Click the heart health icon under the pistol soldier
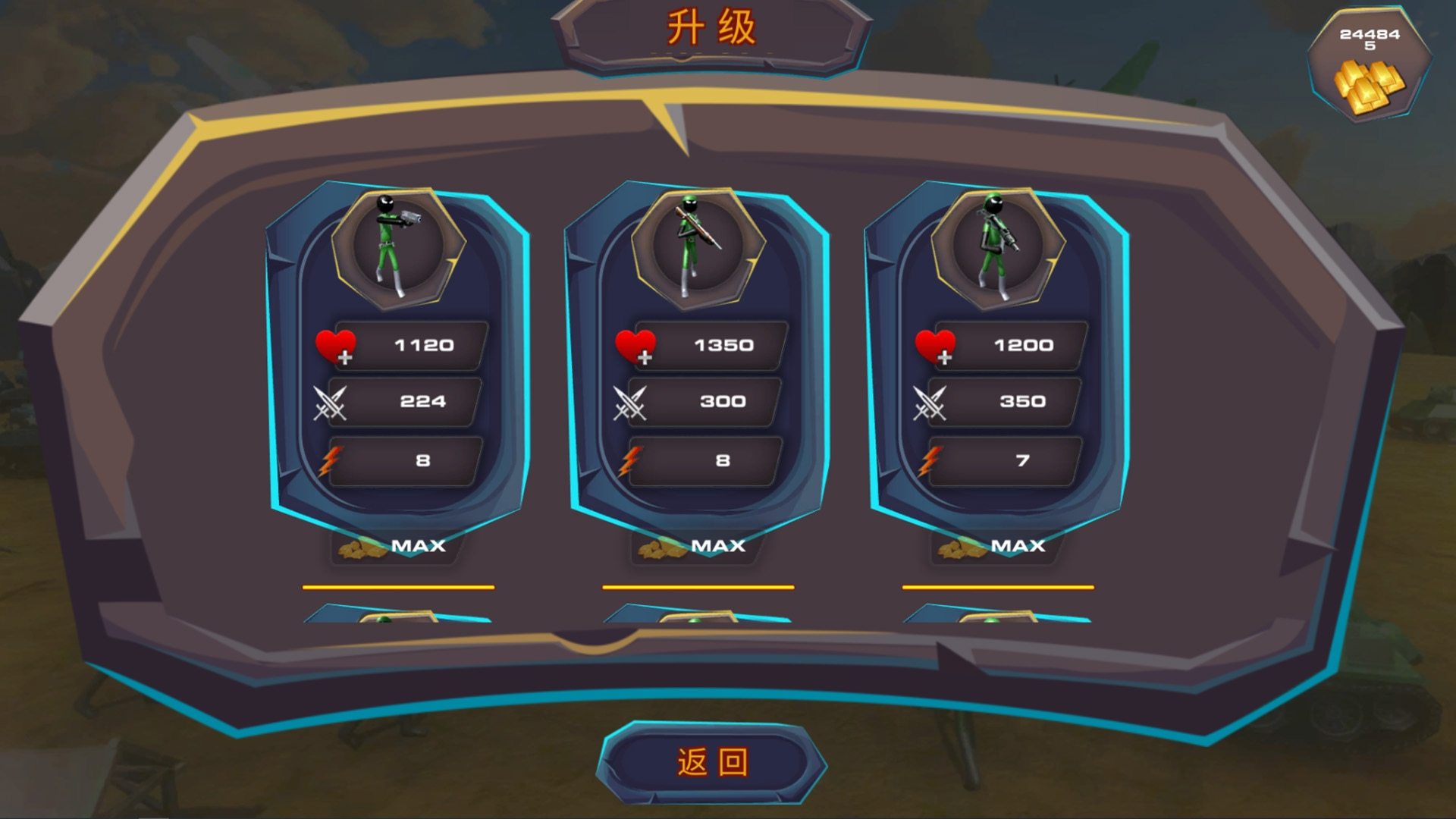Viewport: 1456px width, 819px height. [334, 345]
